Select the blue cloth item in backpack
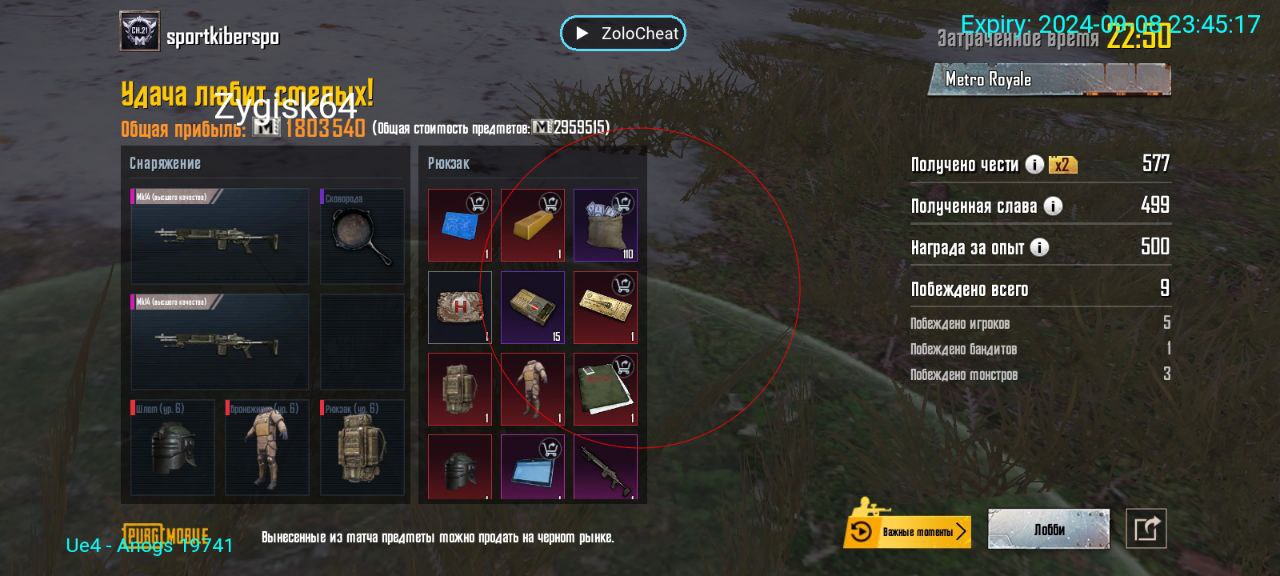This screenshot has width=1280, height=576. 460,225
